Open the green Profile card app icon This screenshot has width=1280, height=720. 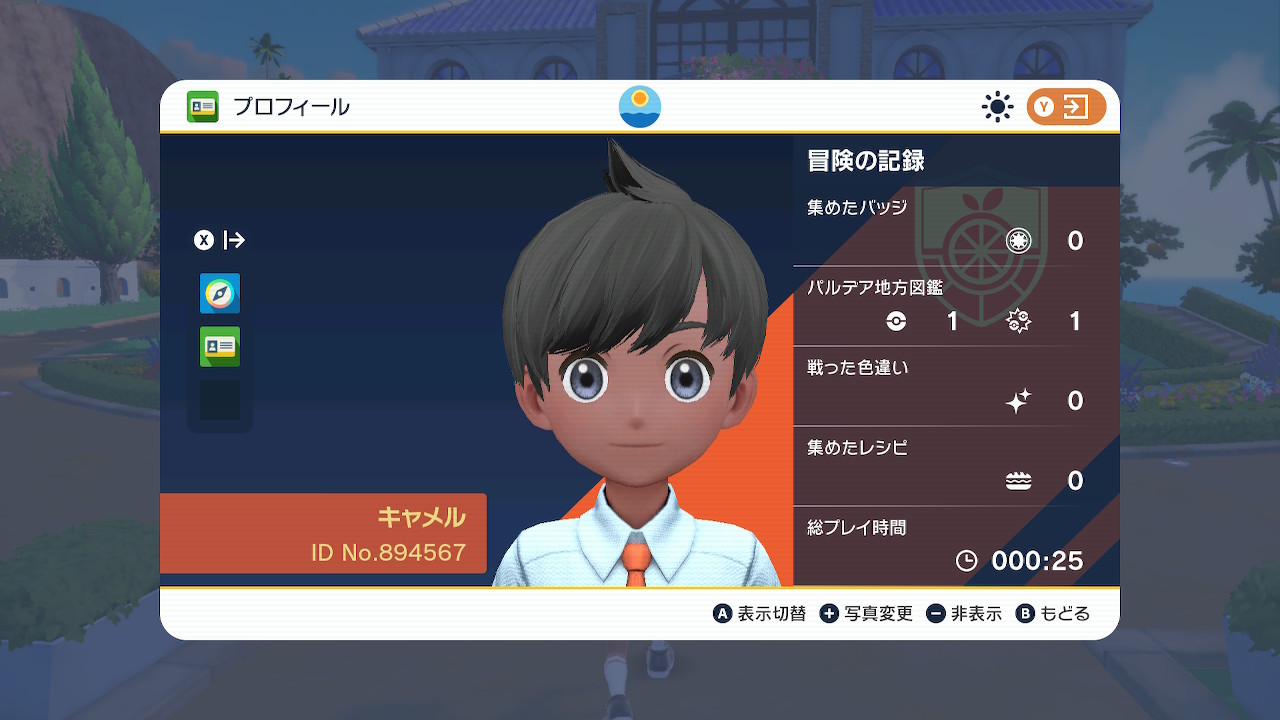coord(219,345)
